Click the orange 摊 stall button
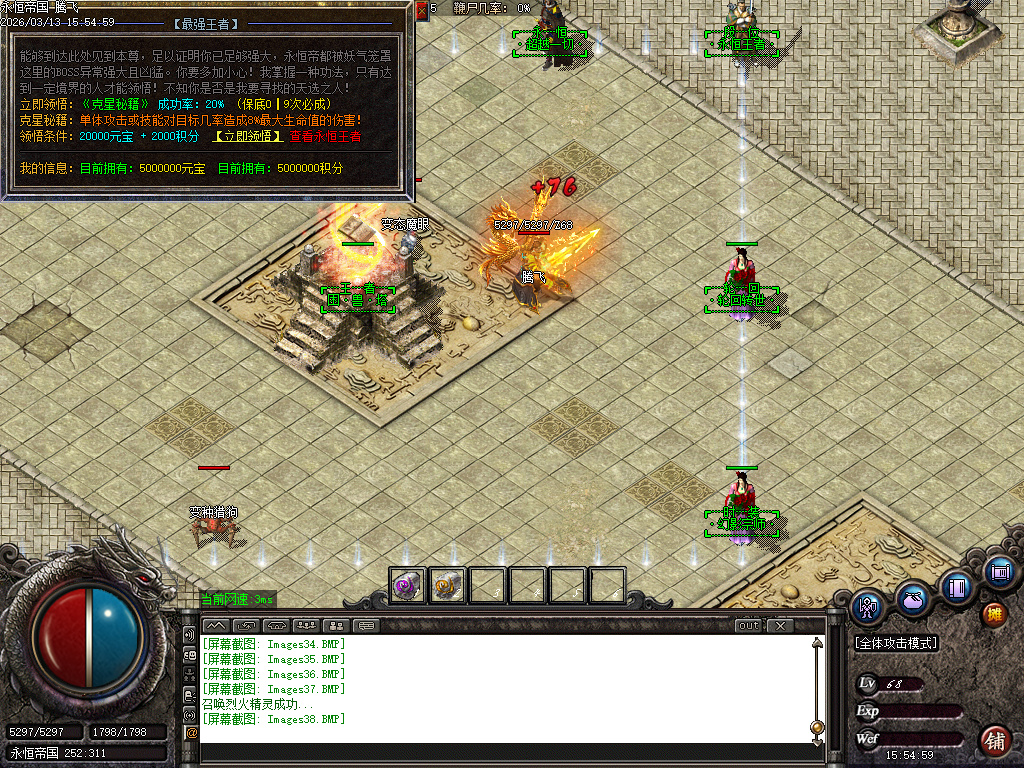 point(994,614)
